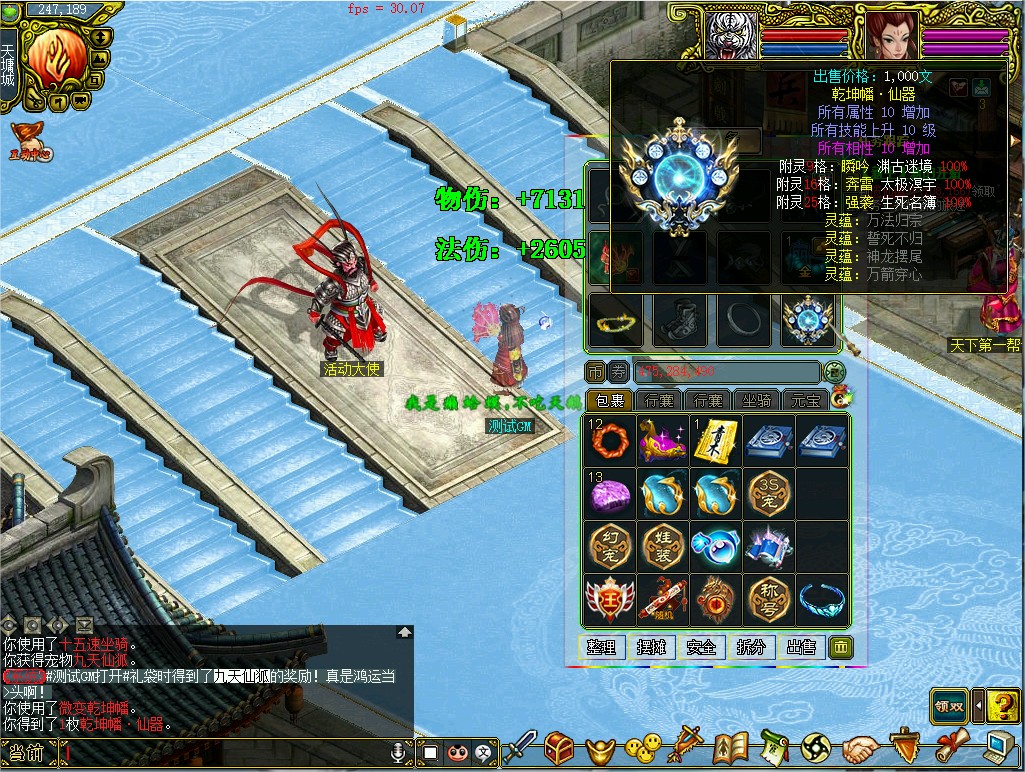The height and width of the screenshot is (772, 1025).
Task: Click the handshake icon in bottom toolbar
Action: [859, 747]
